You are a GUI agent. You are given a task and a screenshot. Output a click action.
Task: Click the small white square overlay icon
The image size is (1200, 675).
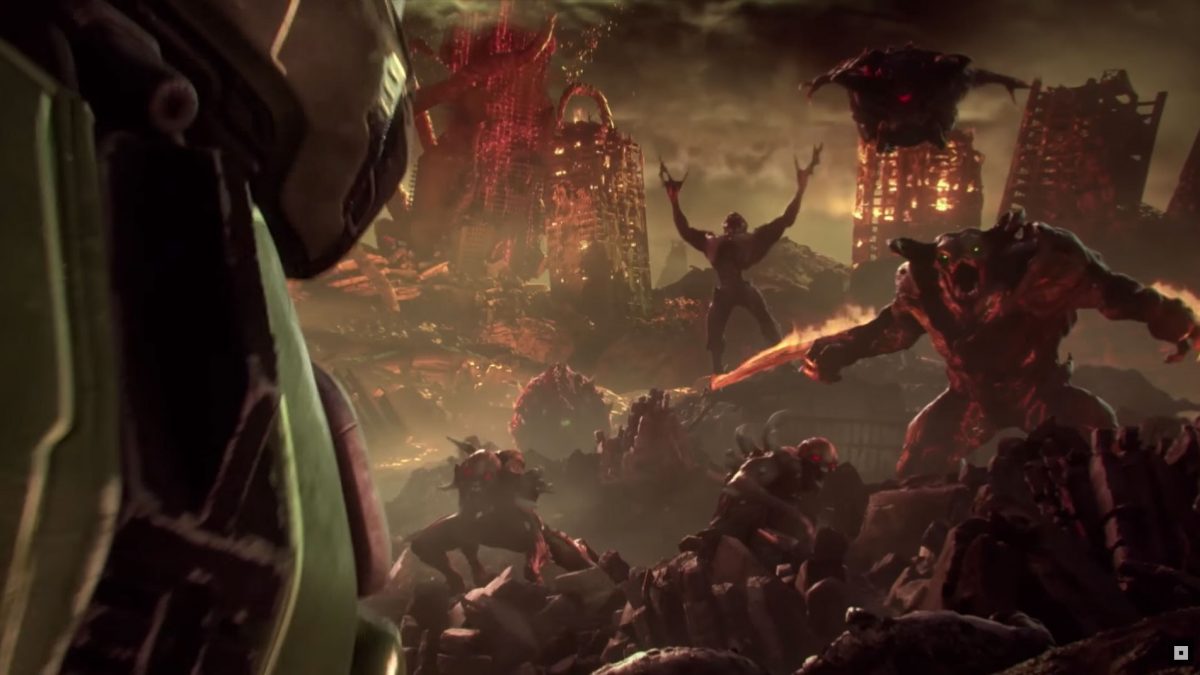(1181, 653)
